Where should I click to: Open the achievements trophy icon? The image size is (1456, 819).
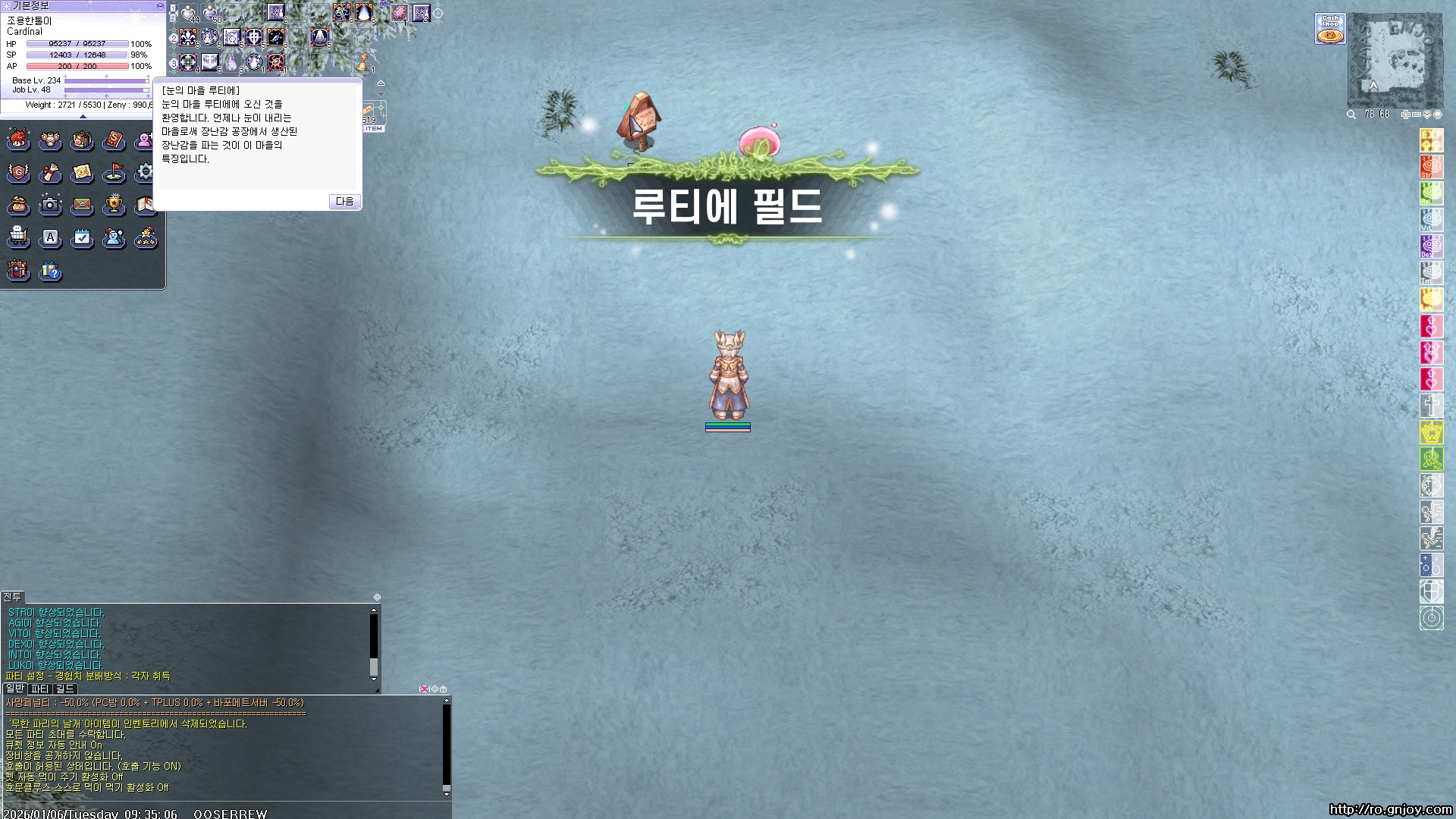(115, 206)
